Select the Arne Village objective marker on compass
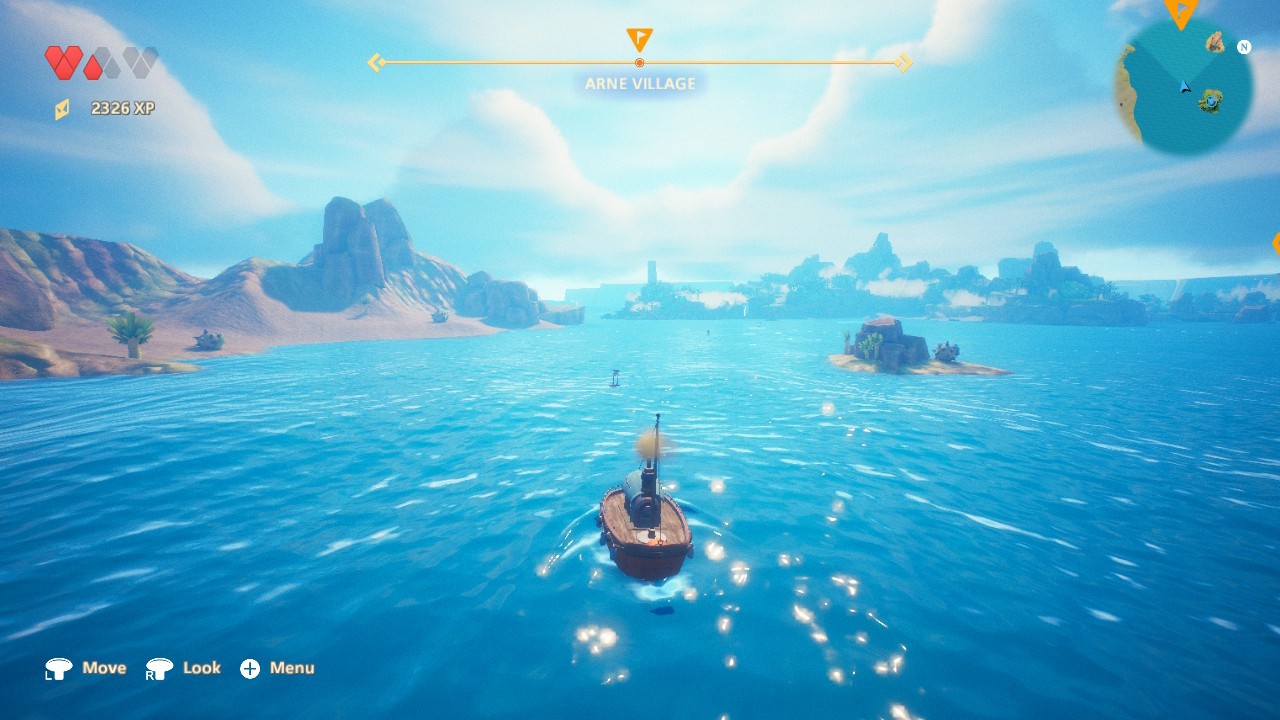Screen dimensions: 1280x720 point(639,40)
